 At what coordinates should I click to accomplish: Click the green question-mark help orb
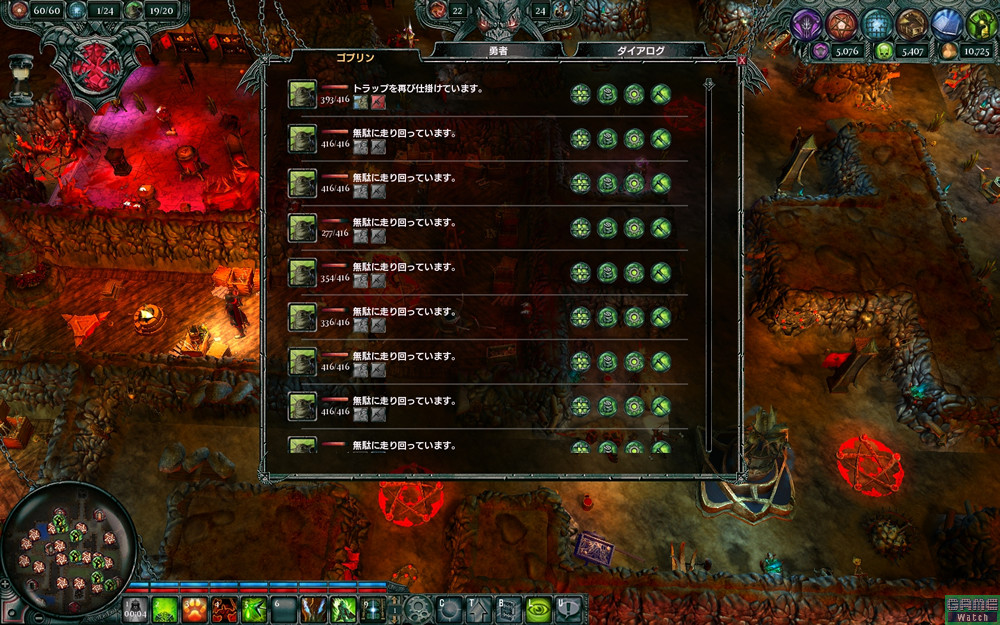click(979, 23)
